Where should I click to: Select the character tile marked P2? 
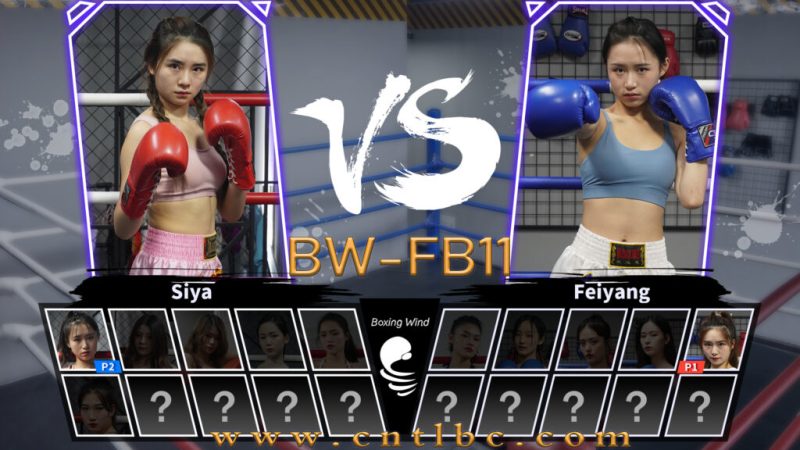[x=82, y=339]
